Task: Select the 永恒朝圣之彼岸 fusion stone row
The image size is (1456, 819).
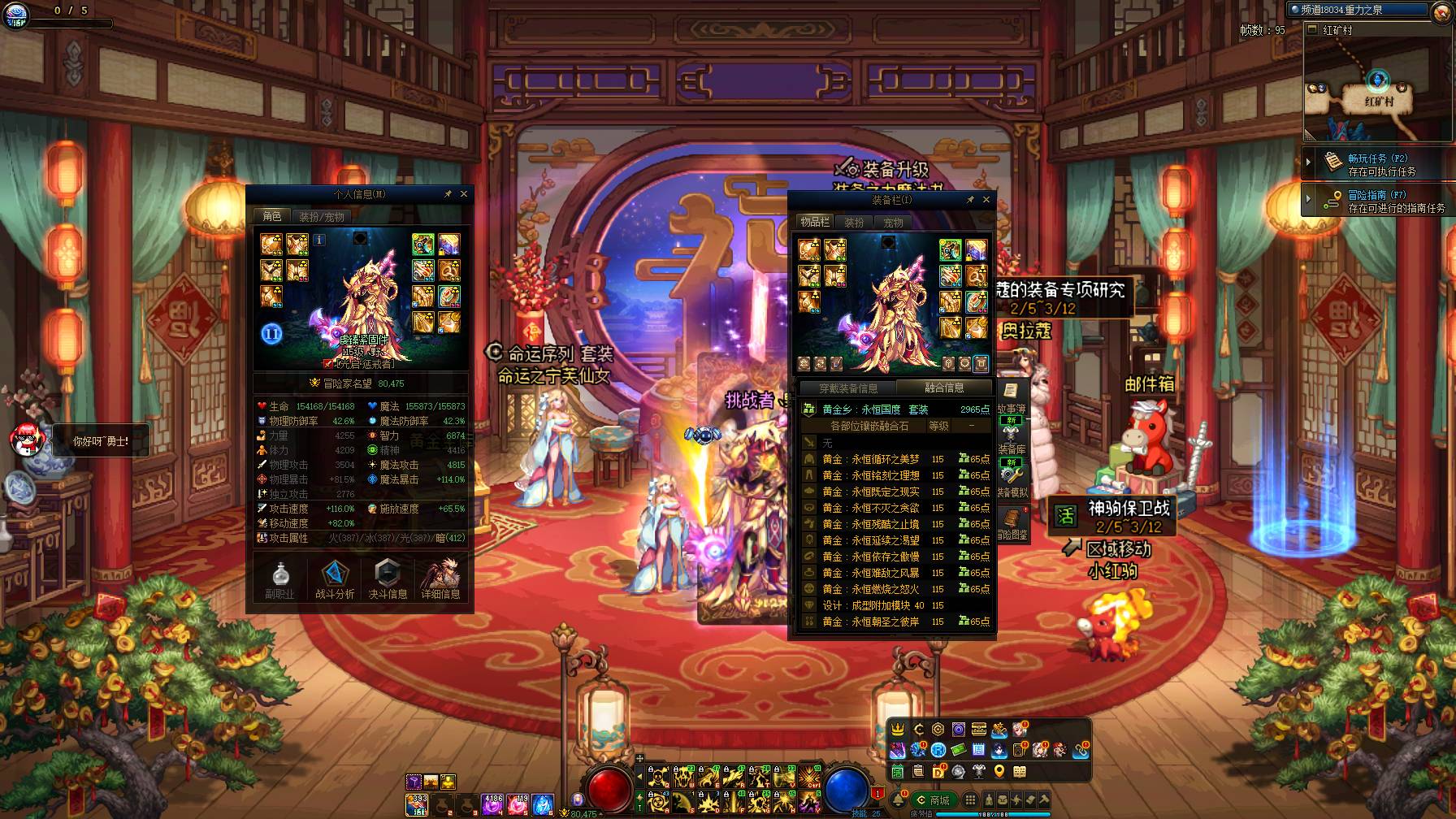Action: point(894,622)
